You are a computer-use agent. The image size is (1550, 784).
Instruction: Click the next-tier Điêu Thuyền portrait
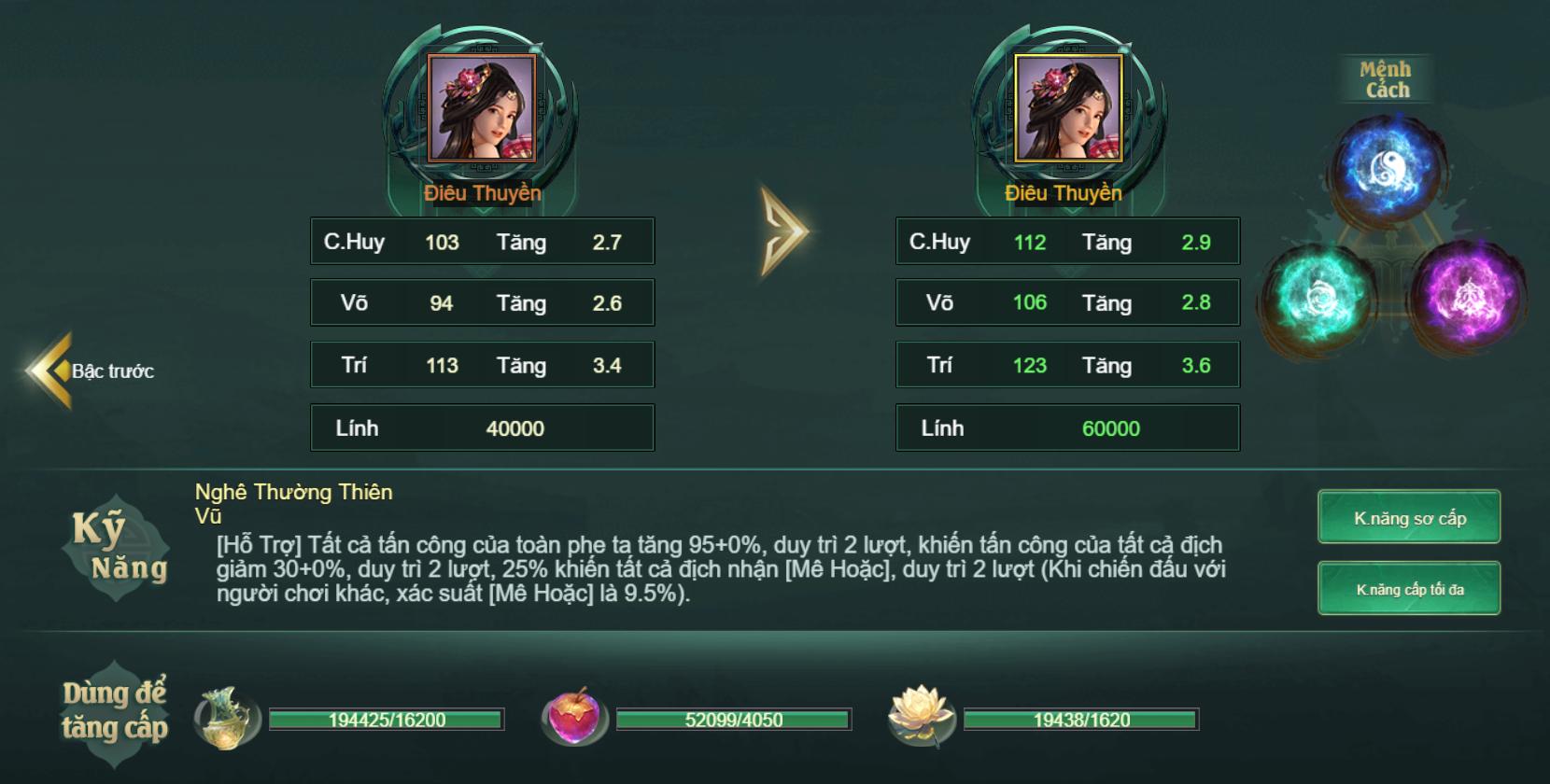pyautogui.click(x=1067, y=107)
